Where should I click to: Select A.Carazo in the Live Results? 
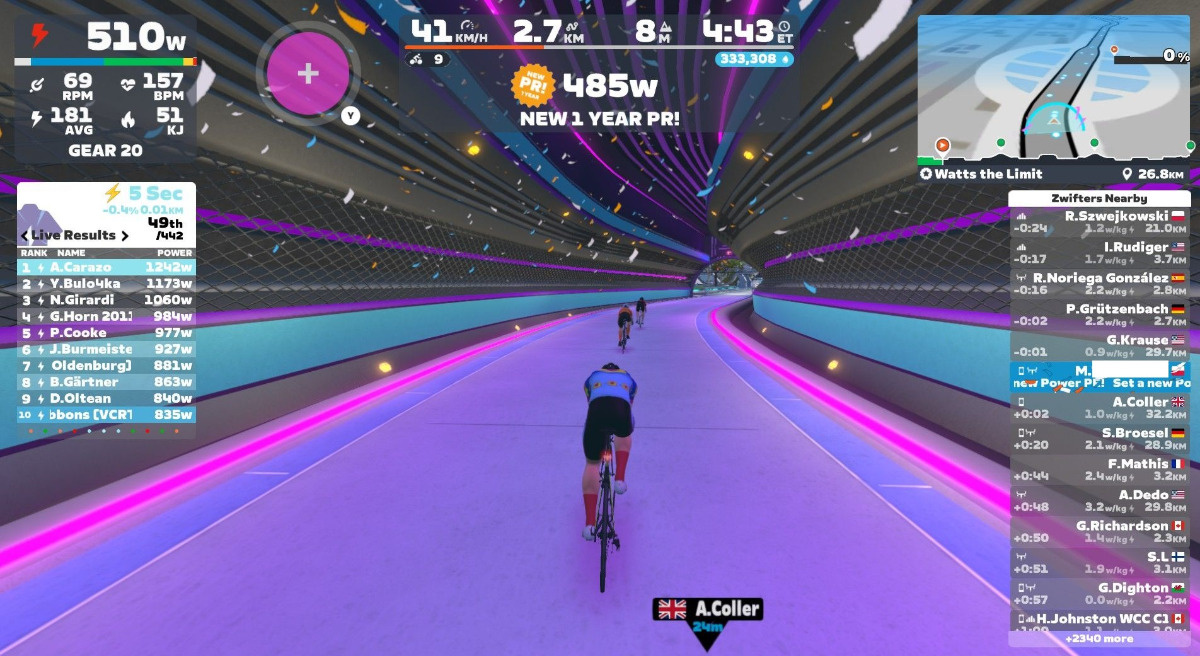coord(106,267)
